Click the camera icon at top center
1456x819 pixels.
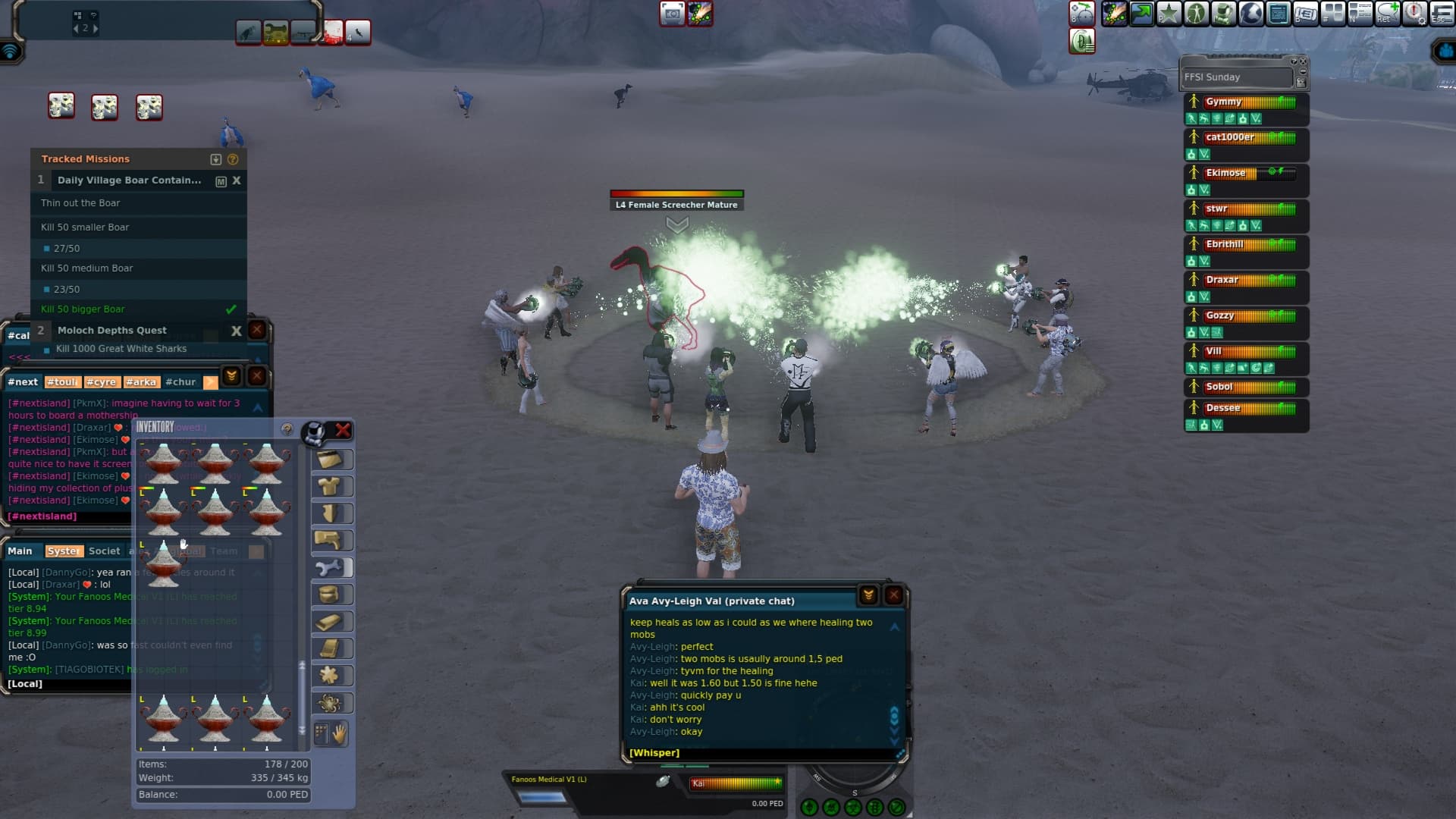pos(672,14)
